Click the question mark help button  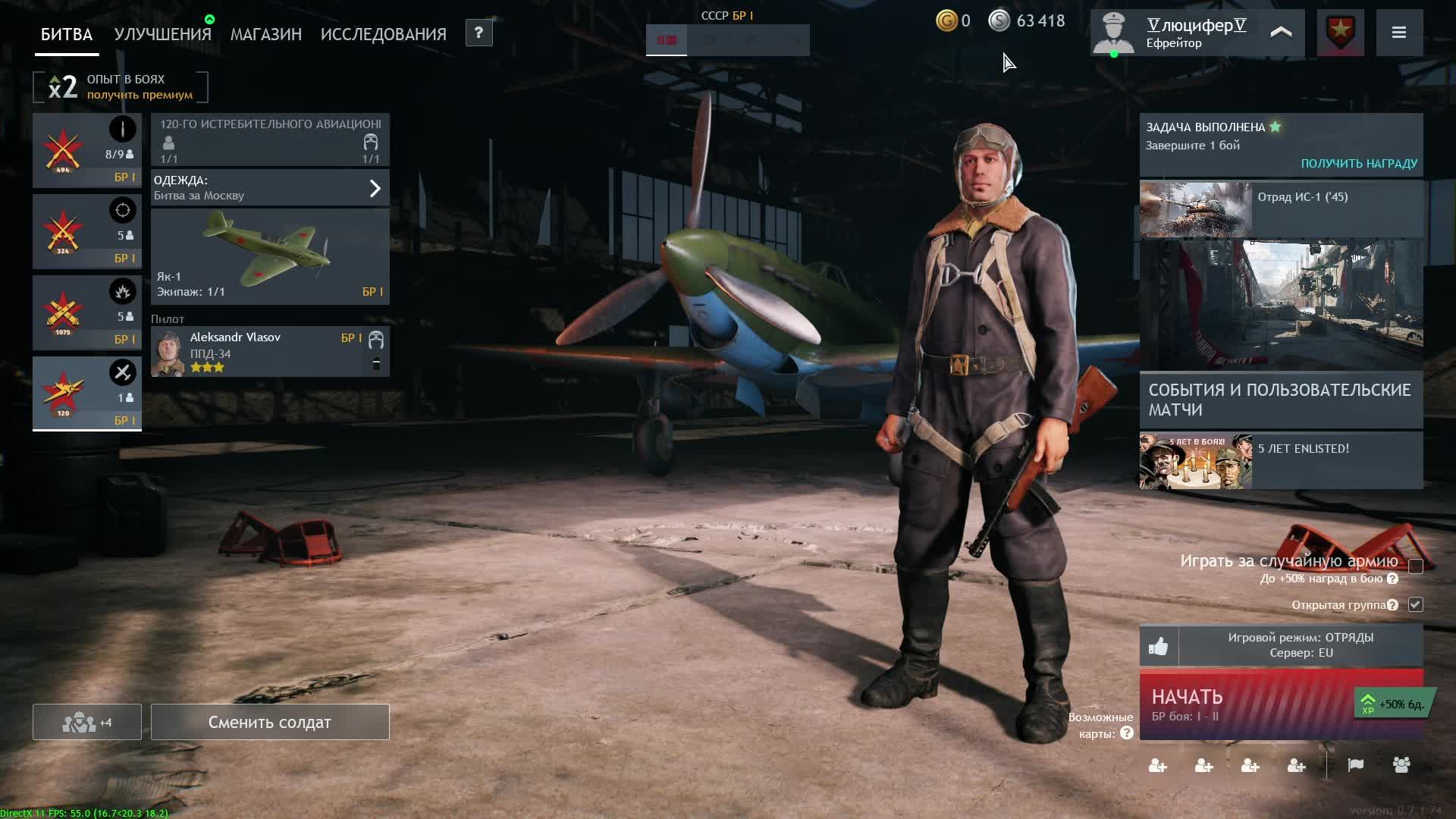(479, 33)
